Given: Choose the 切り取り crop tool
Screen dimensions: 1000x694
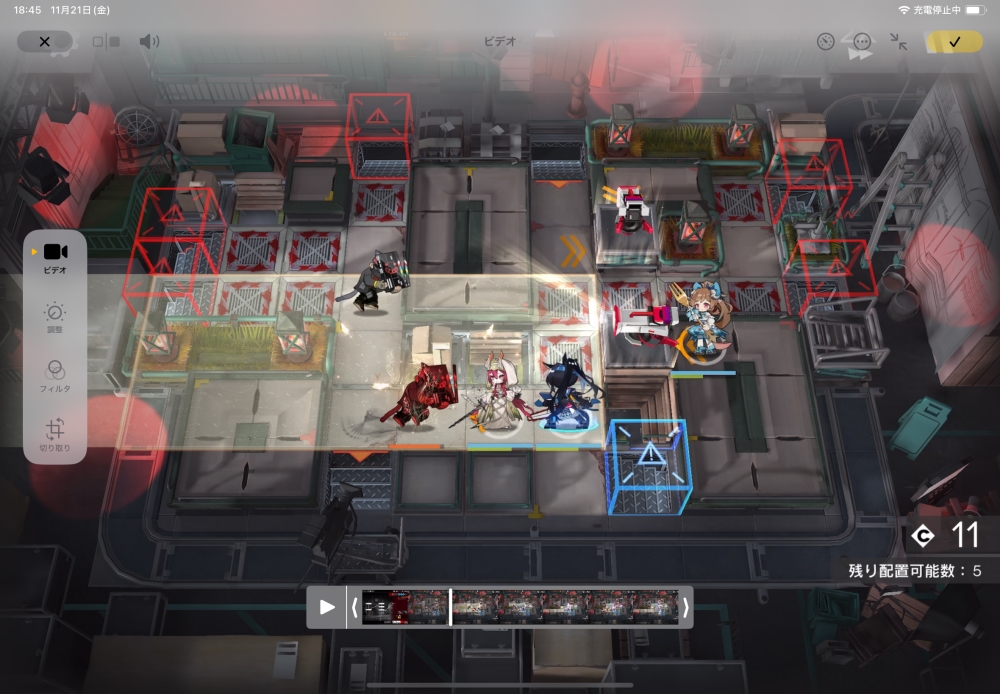Looking at the screenshot, I should tap(55, 433).
